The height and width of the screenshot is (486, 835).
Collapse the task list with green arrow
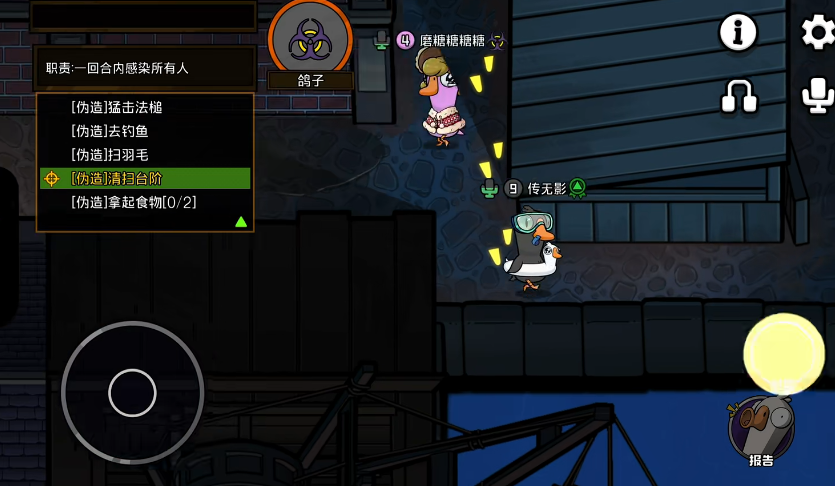[x=241, y=221]
